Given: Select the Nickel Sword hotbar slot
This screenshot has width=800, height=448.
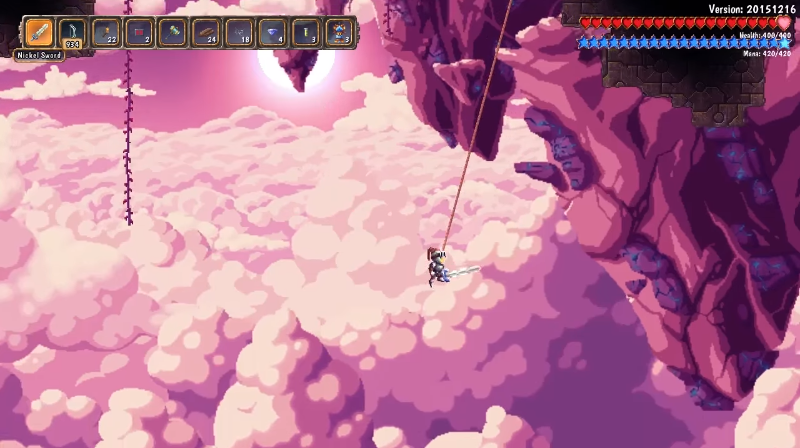Looking at the screenshot, I should point(39,32).
